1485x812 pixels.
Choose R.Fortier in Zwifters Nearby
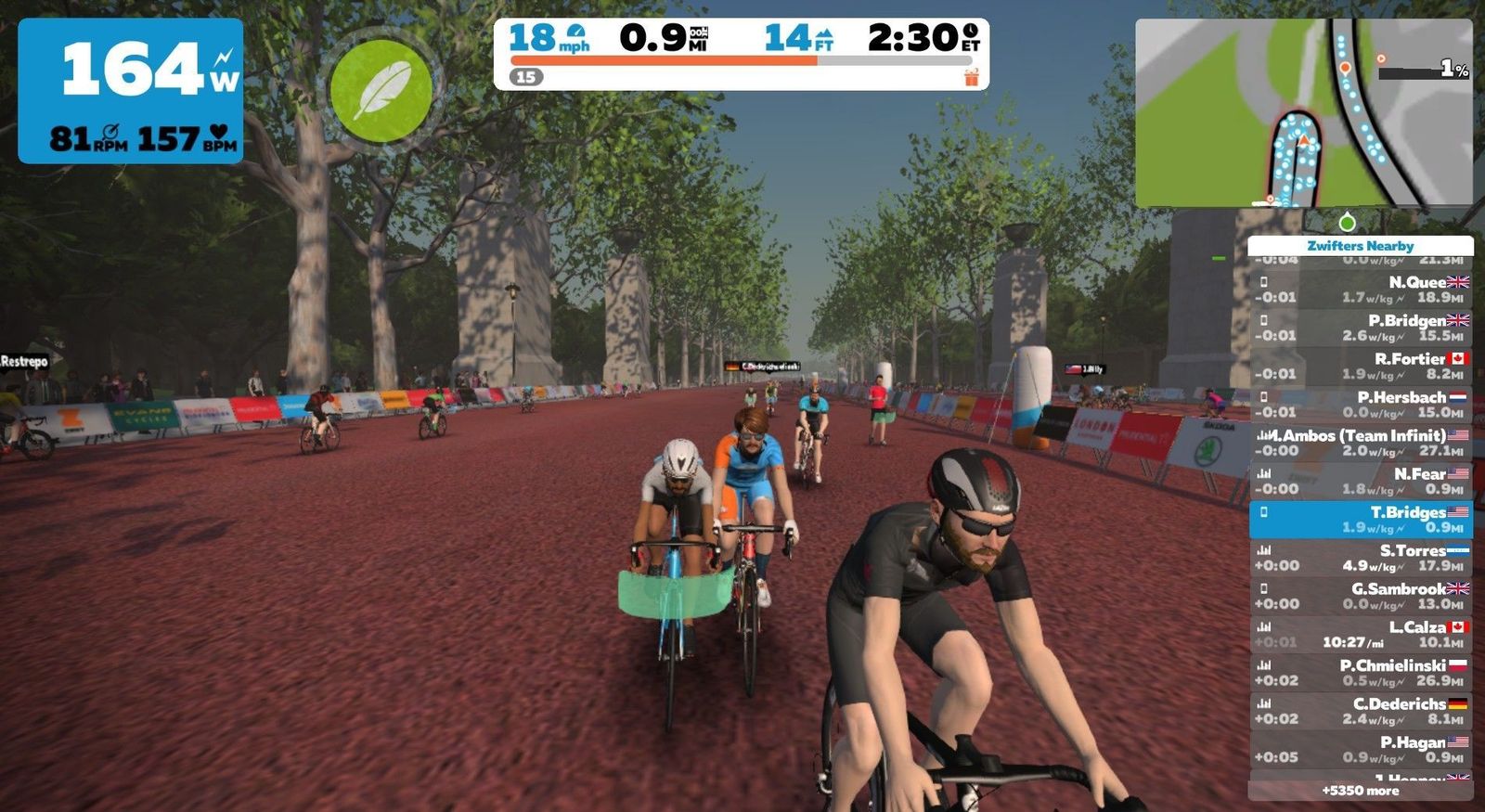click(1360, 366)
